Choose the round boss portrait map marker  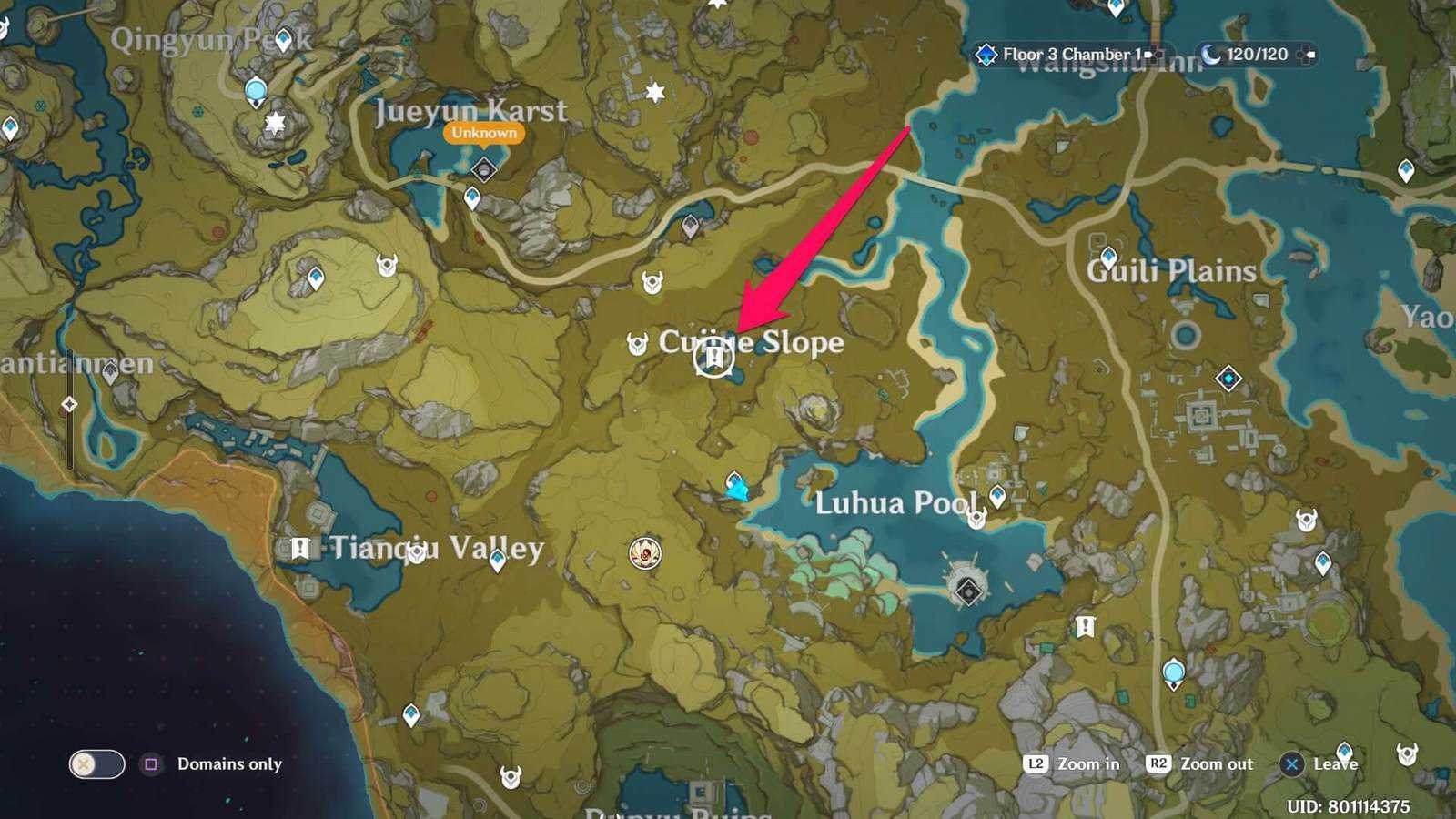click(645, 552)
